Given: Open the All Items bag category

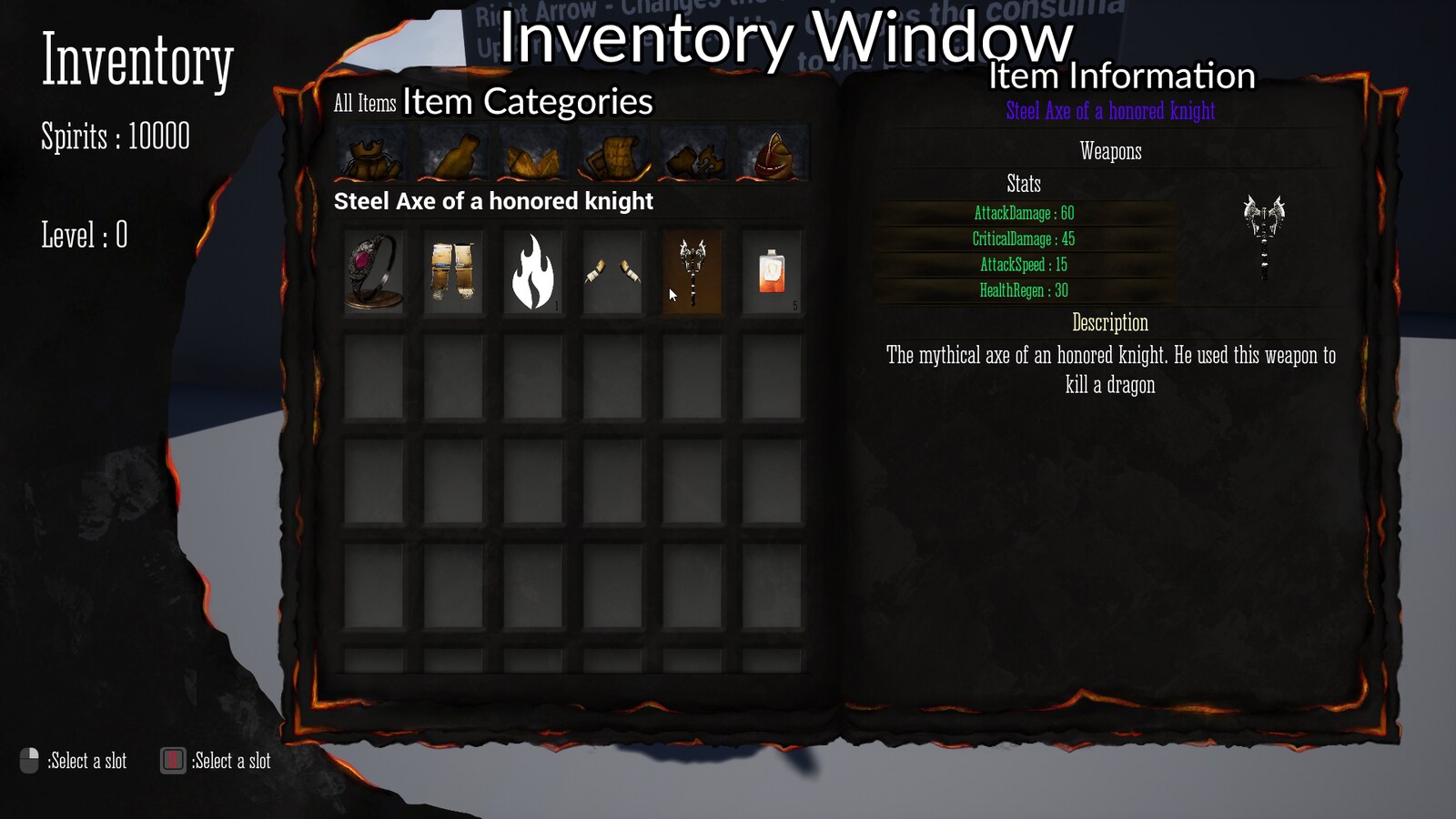Looking at the screenshot, I should 373,155.
